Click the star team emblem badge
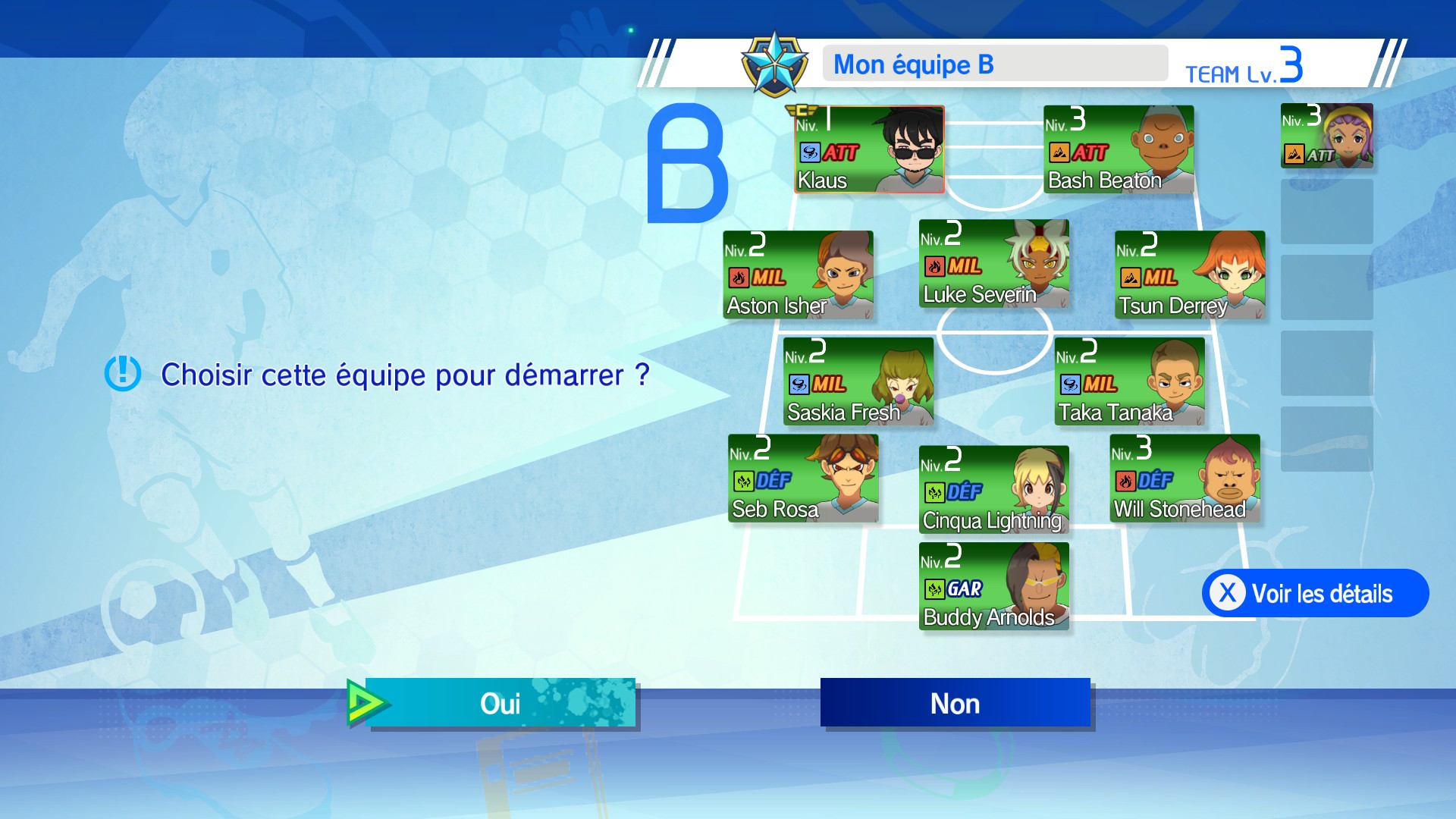Viewport: 1456px width, 819px height. (x=774, y=64)
